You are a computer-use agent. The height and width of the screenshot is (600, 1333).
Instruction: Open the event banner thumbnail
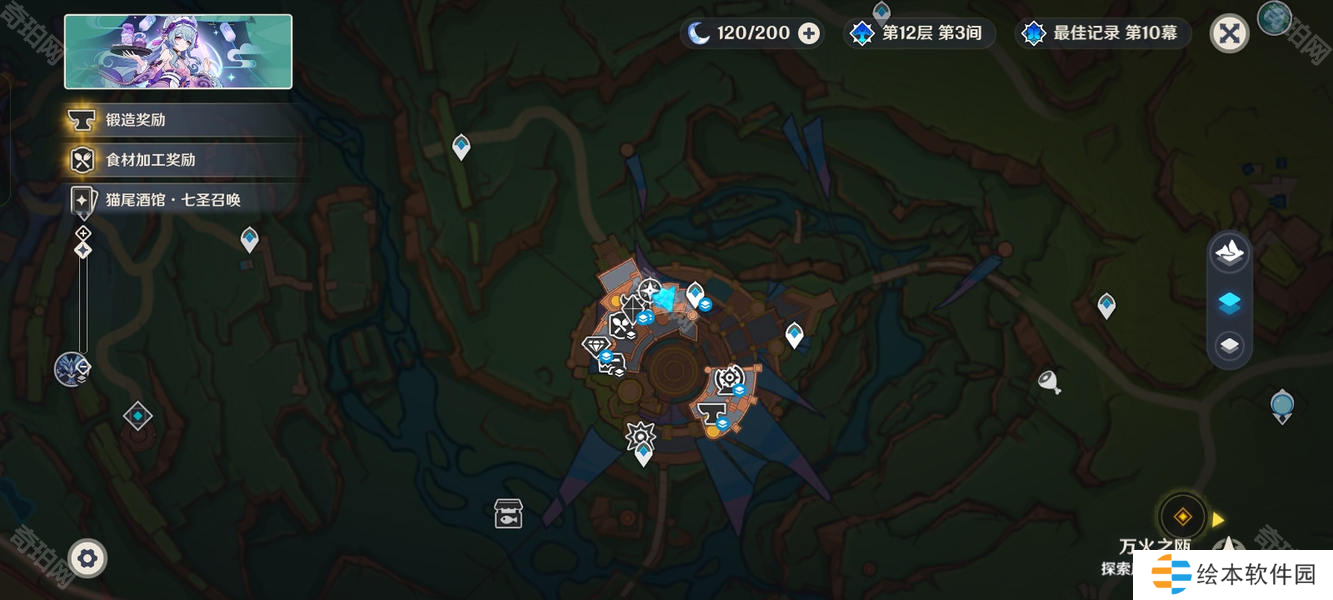click(x=178, y=52)
